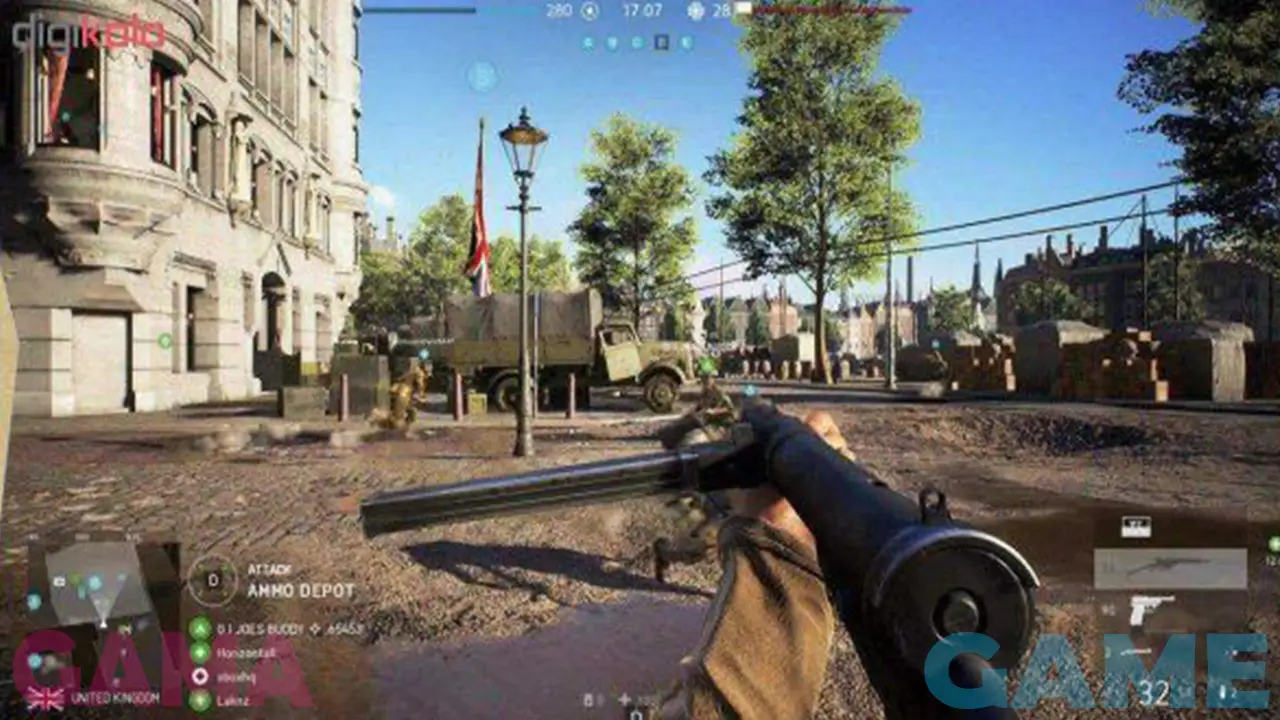
Task: Click the objective marker floating in the sky
Action: (x=482, y=76)
